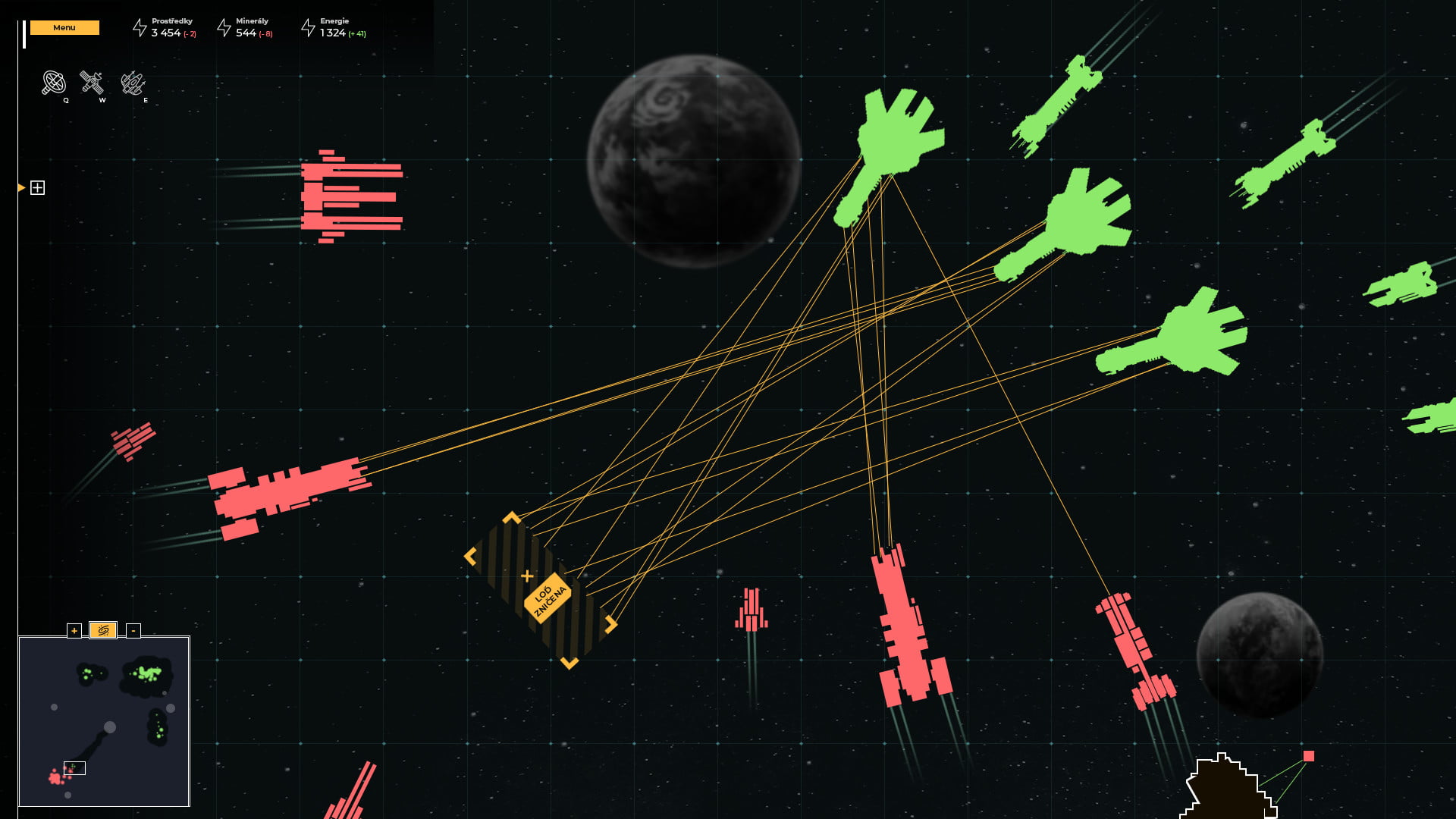Select the satellite dish build icon
The height and width of the screenshot is (819, 1456).
coord(53,83)
